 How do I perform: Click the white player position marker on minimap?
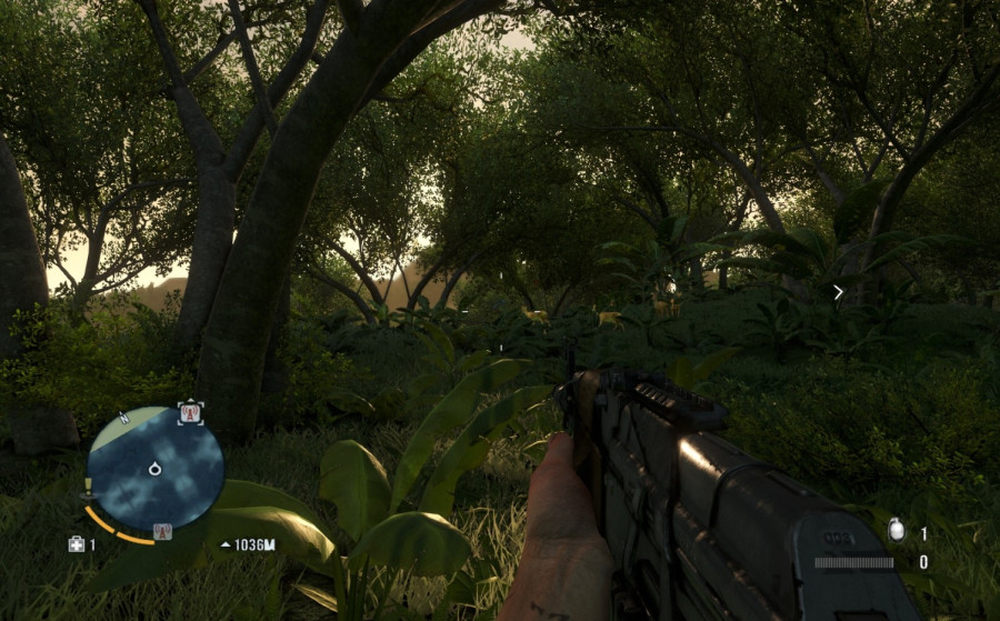155,468
